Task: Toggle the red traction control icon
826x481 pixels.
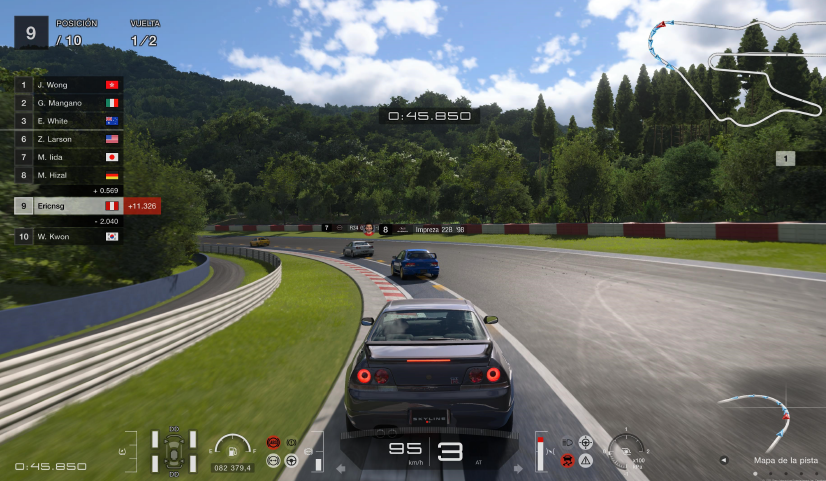Action: pos(568,460)
